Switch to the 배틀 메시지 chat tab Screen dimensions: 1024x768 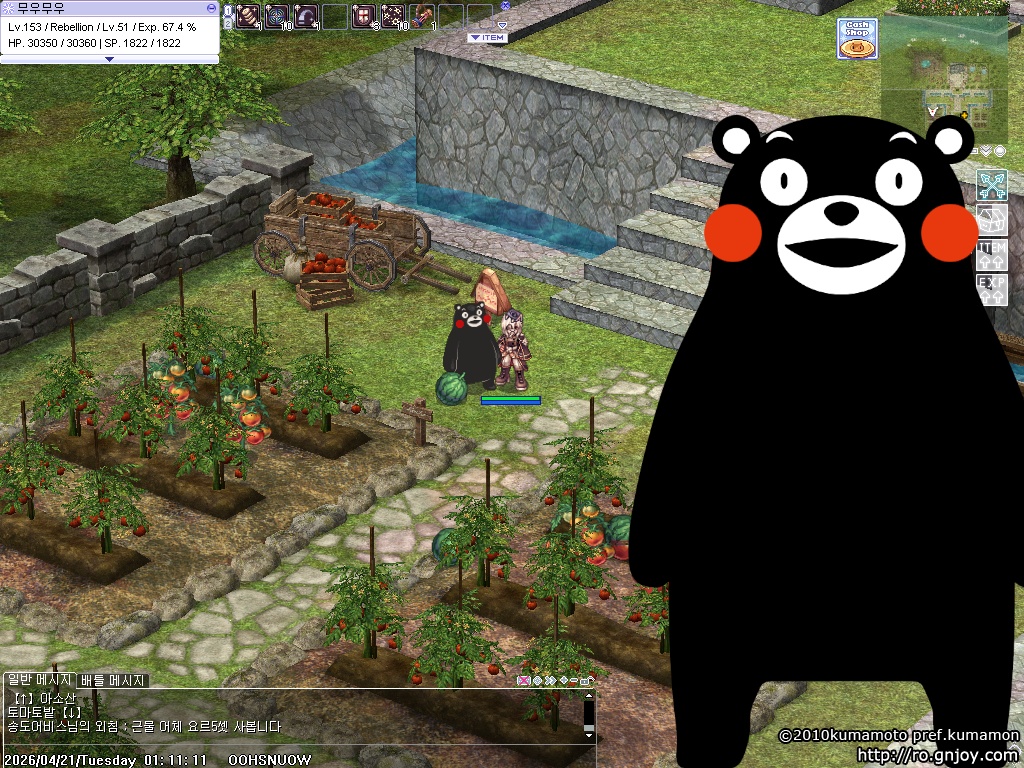coord(113,681)
